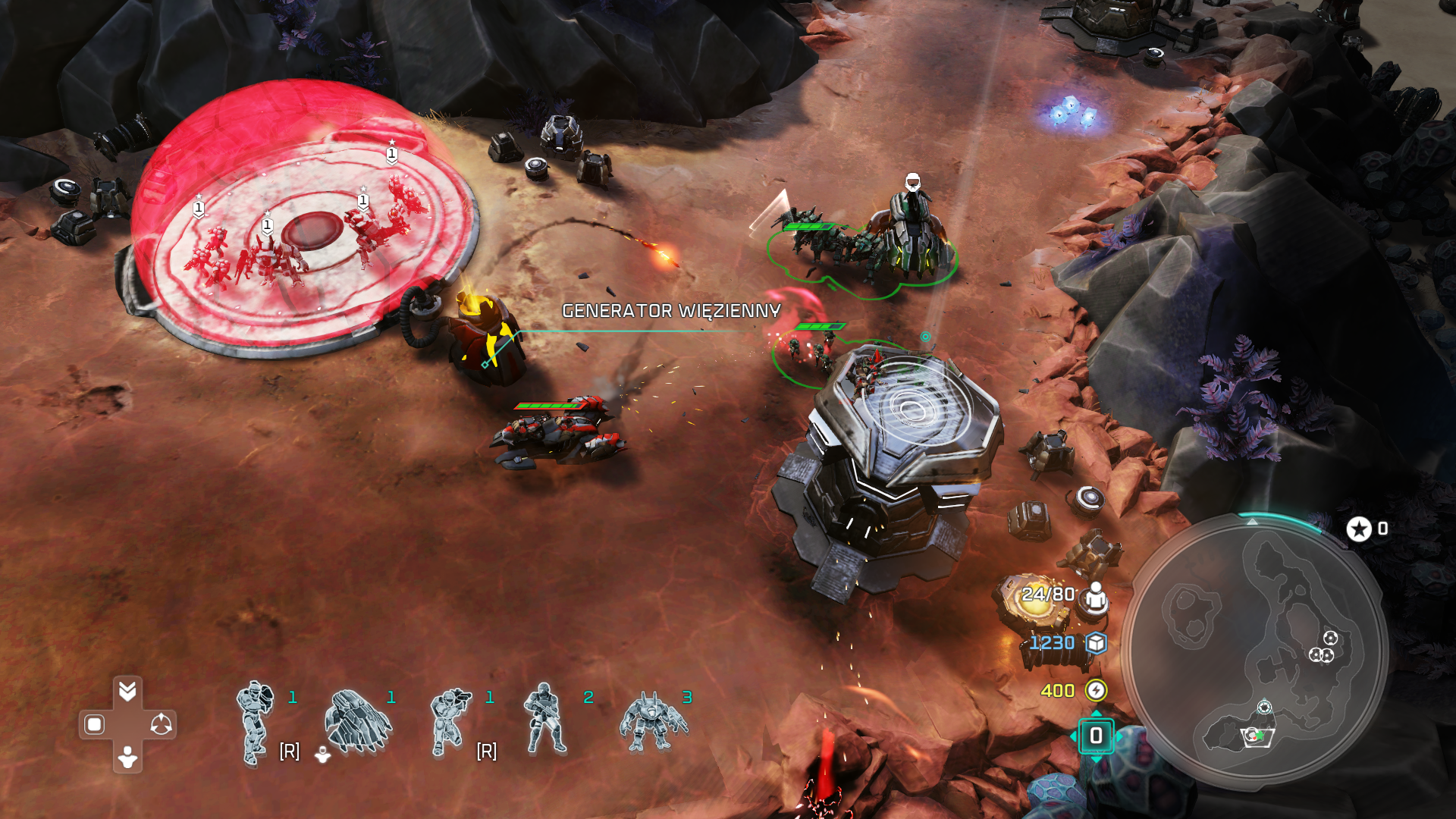Click the green star marker on minimap
The image size is (1456, 819).
[1259, 735]
